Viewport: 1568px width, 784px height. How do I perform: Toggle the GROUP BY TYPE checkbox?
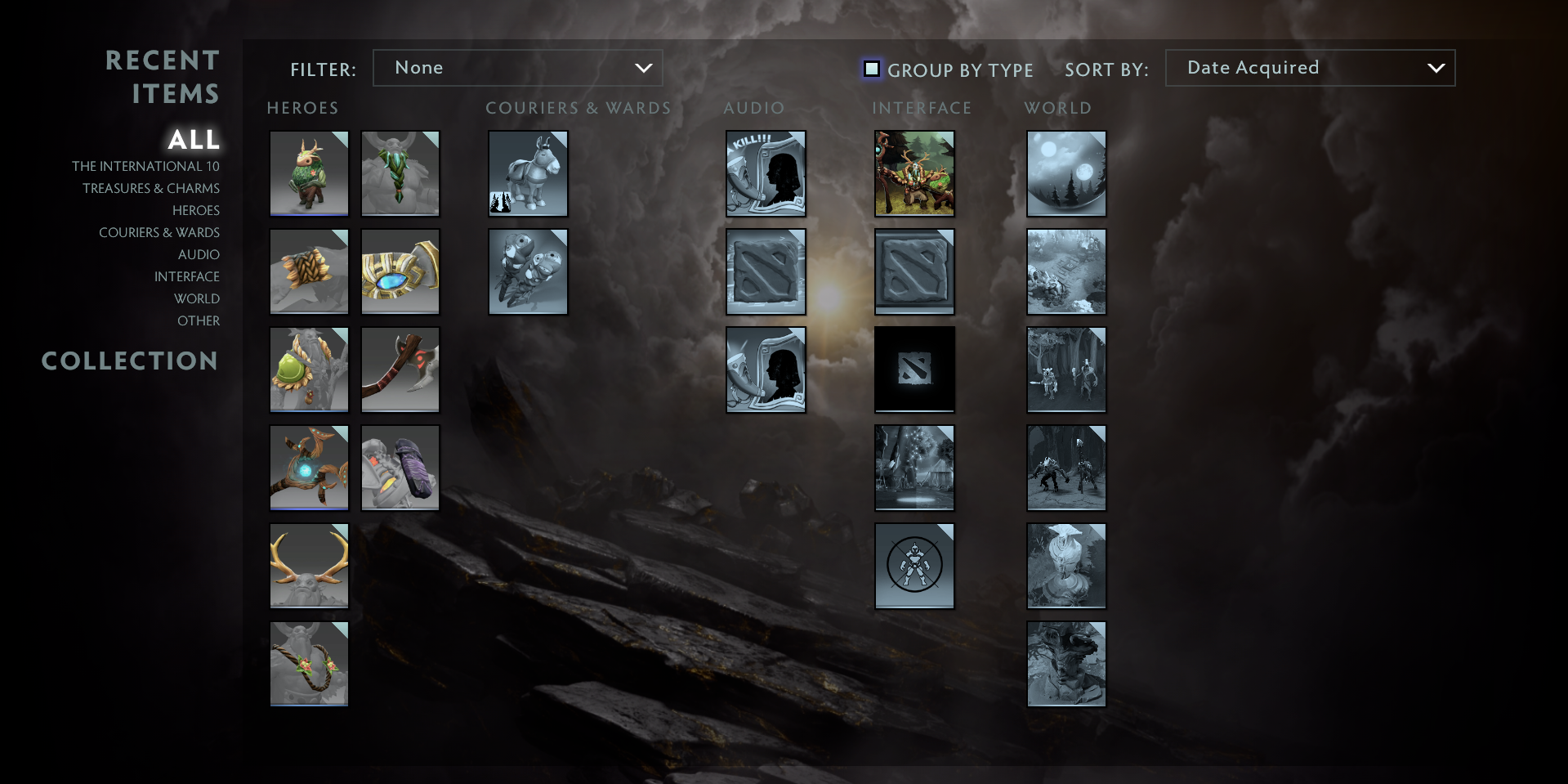(872, 69)
